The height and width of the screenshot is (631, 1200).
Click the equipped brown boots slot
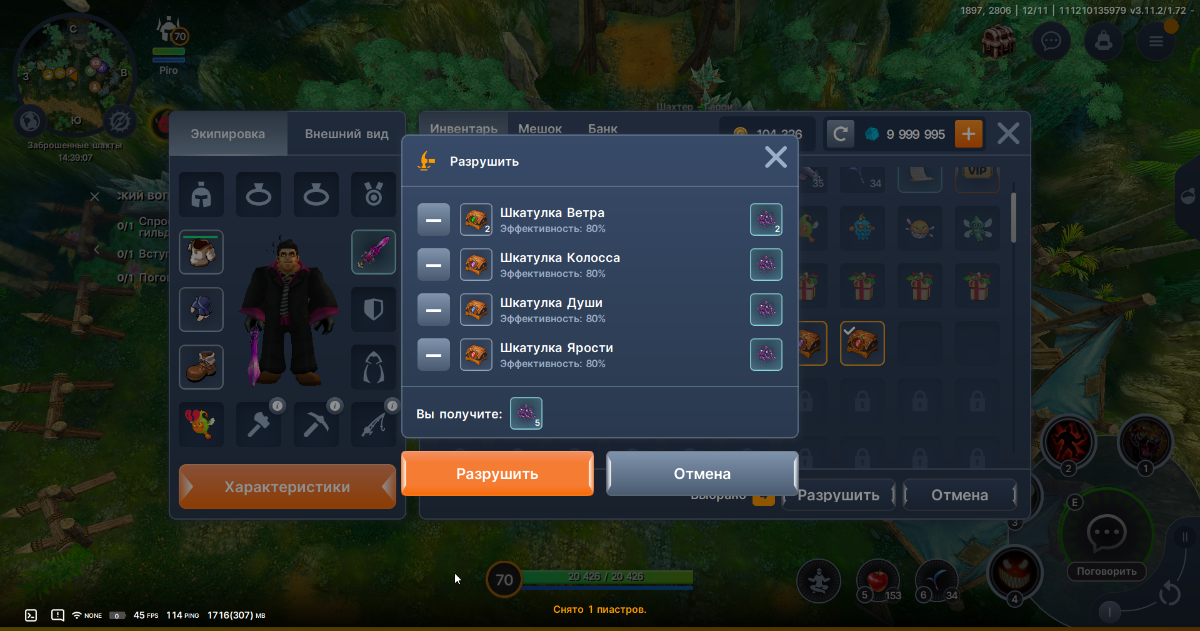pos(201,367)
